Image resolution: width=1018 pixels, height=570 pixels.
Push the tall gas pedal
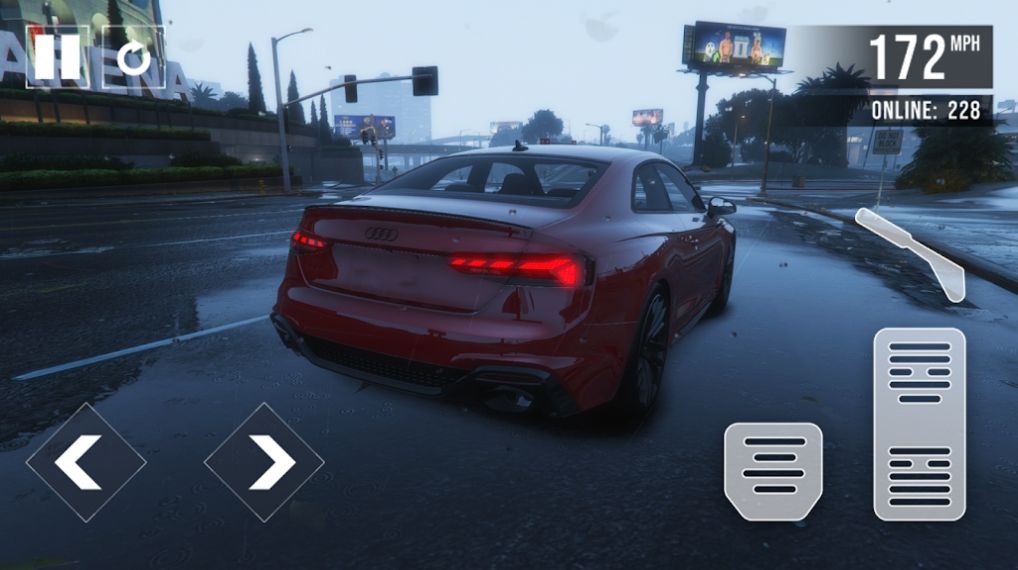pyautogui.click(x=919, y=423)
